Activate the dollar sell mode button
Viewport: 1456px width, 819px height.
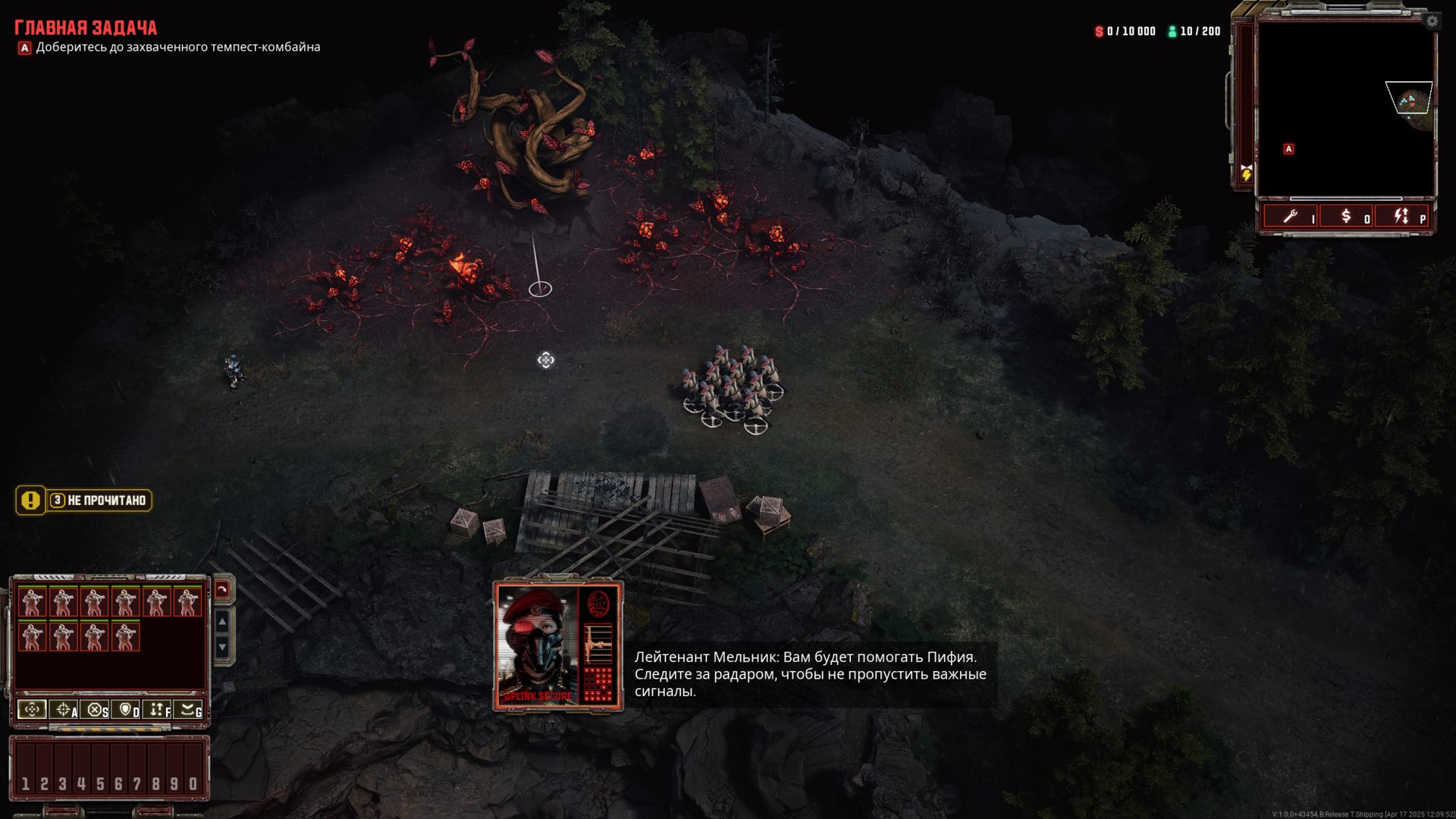click(1346, 217)
